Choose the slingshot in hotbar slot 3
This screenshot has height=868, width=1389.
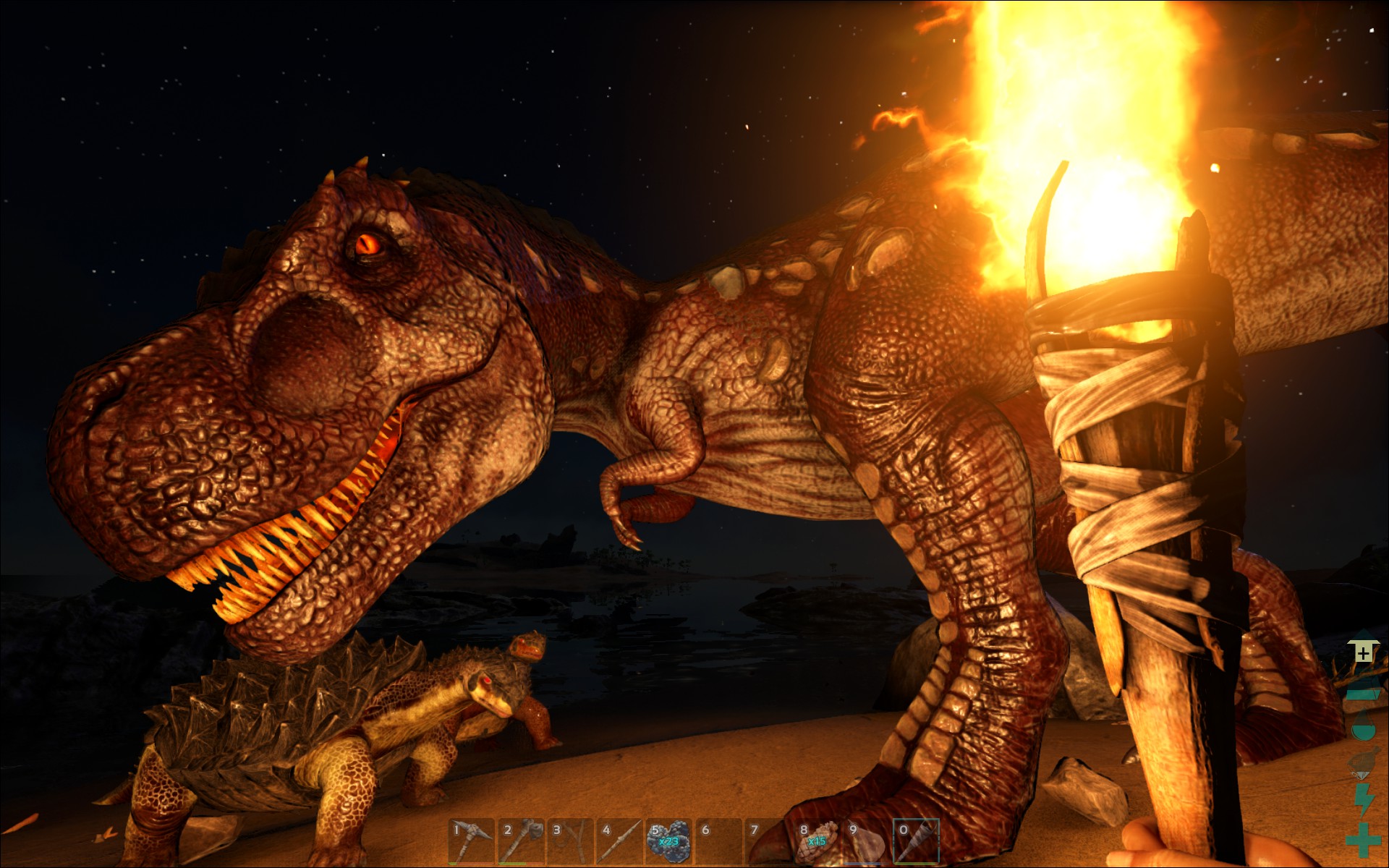[569, 841]
